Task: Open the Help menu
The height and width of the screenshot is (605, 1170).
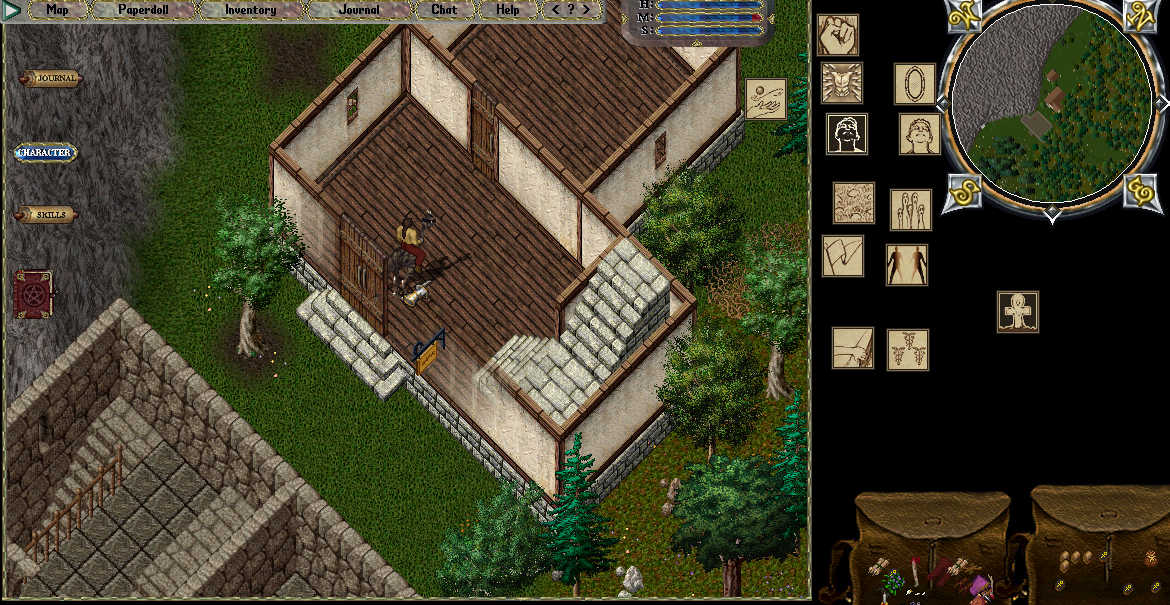Action: tap(508, 10)
